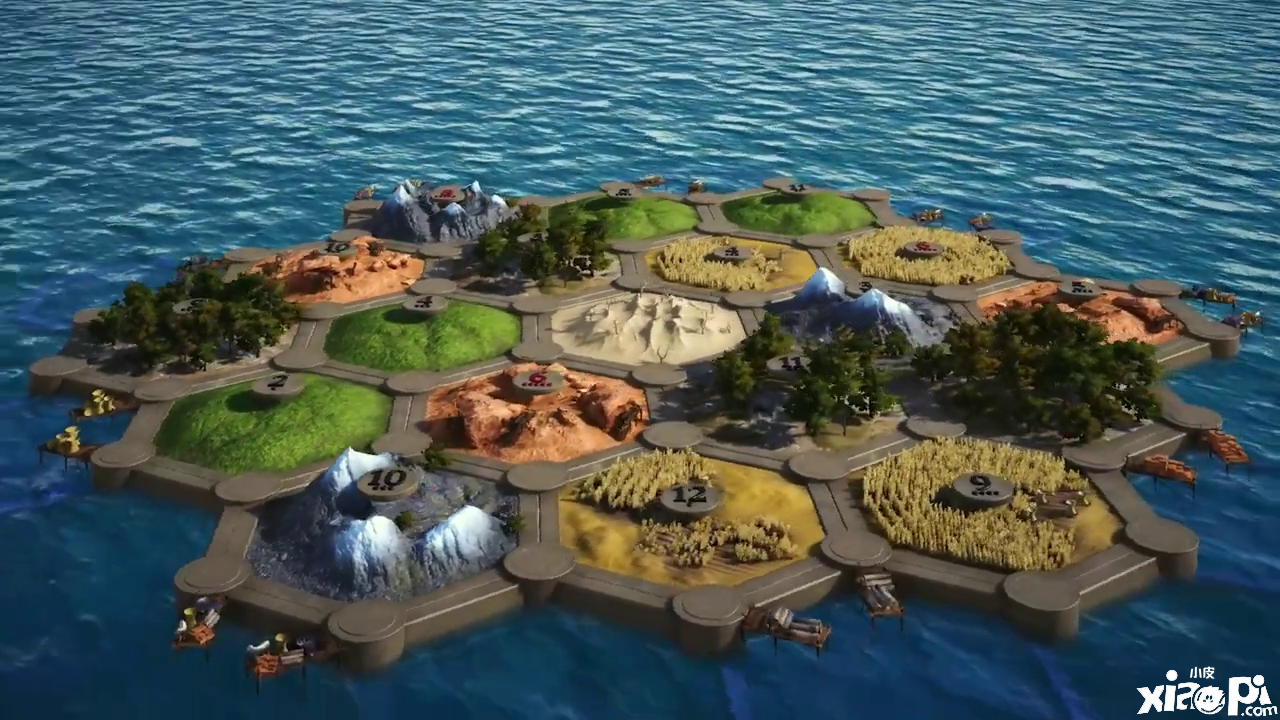1280x720 pixels.
Task: Select the sandy desert tile
Action: pos(648,327)
